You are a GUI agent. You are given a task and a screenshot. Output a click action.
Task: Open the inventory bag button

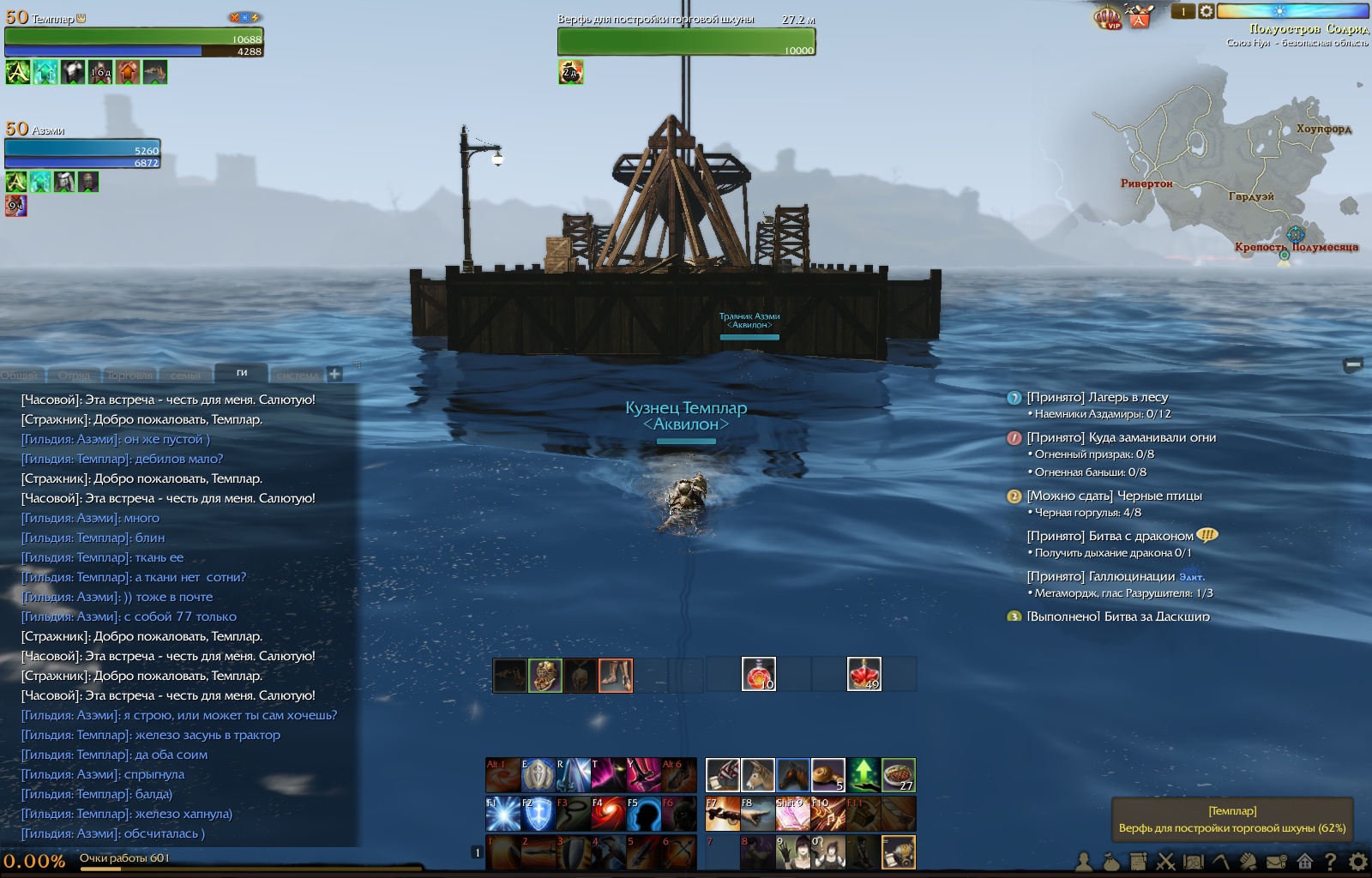pyautogui.click(x=1111, y=862)
